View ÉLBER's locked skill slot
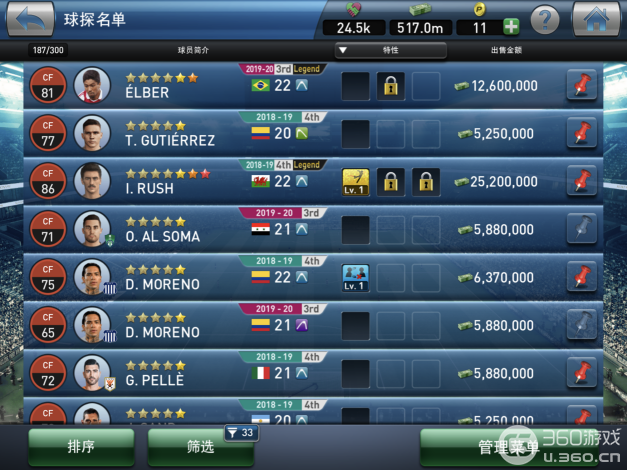The image size is (627, 470). pyautogui.click(x=390, y=86)
